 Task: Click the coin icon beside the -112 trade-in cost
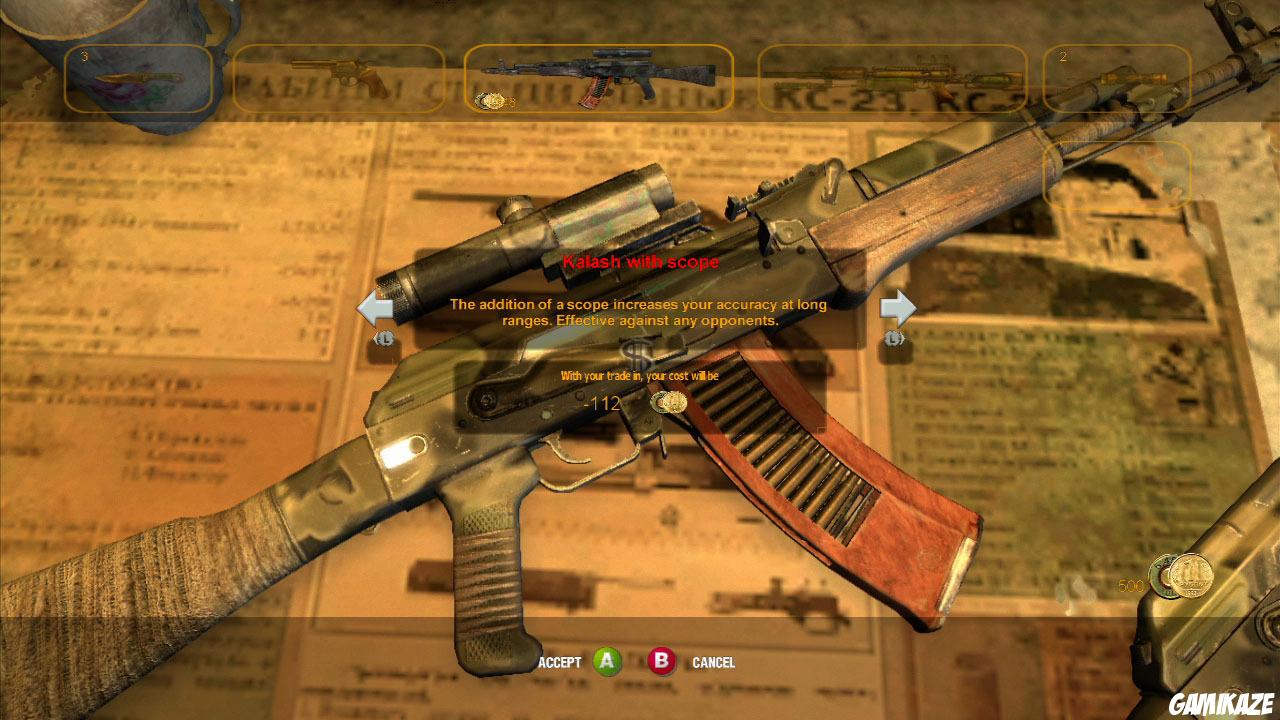coord(668,403)
